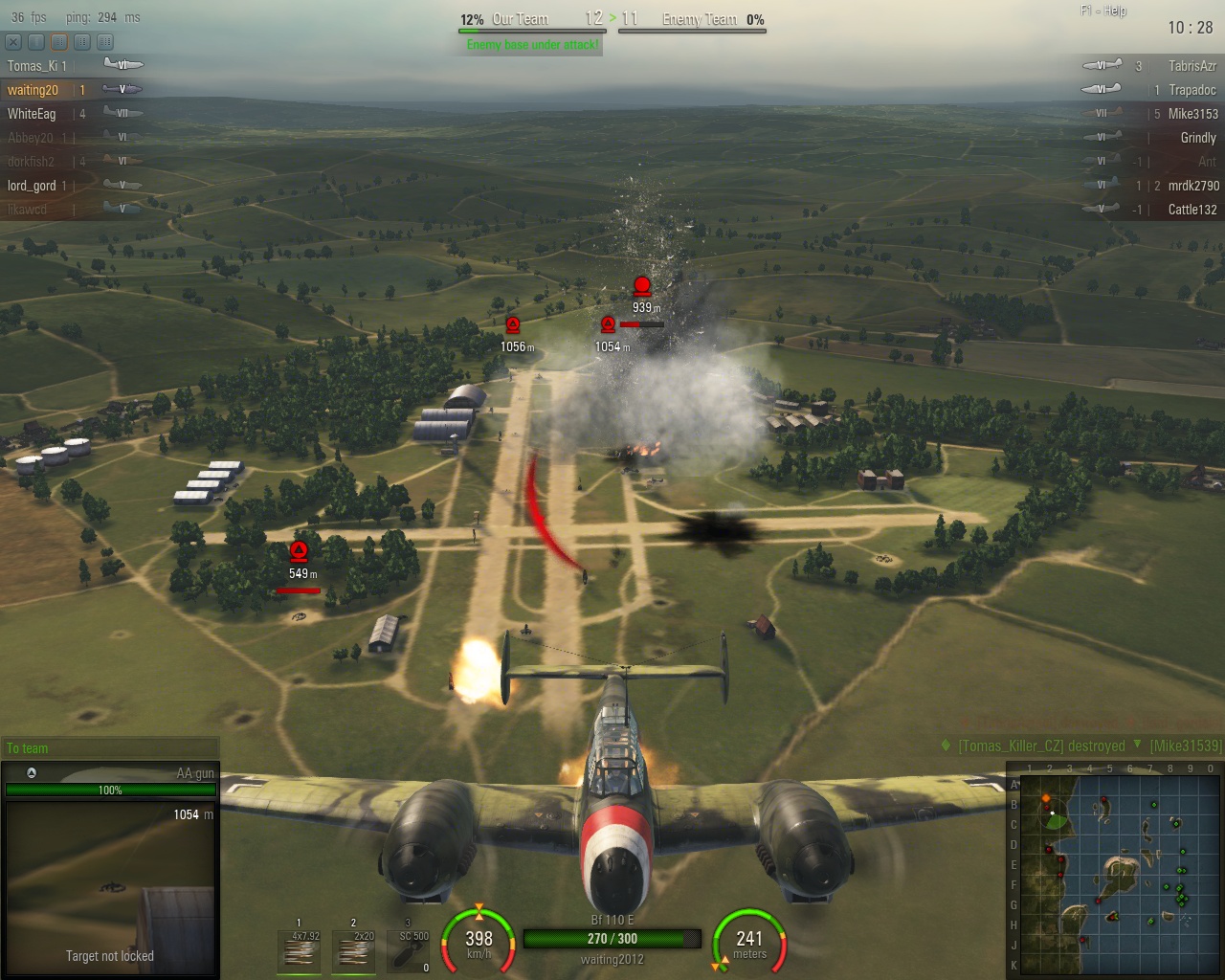
Task: Select the ground target marker at 549 m
Action: [299, 551]
